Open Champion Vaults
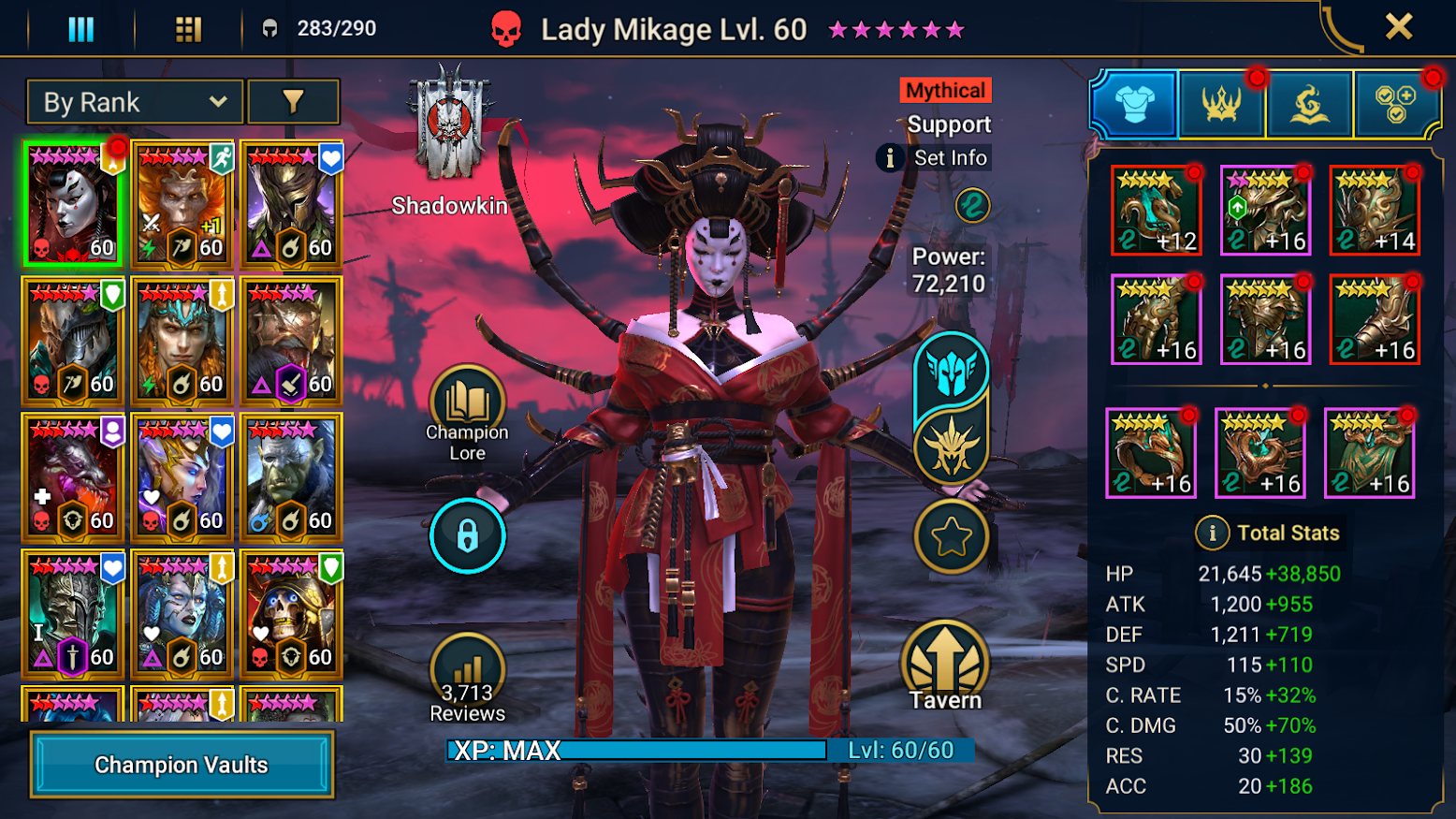Screen dimensions: 1456x819 tap(182, 765)
